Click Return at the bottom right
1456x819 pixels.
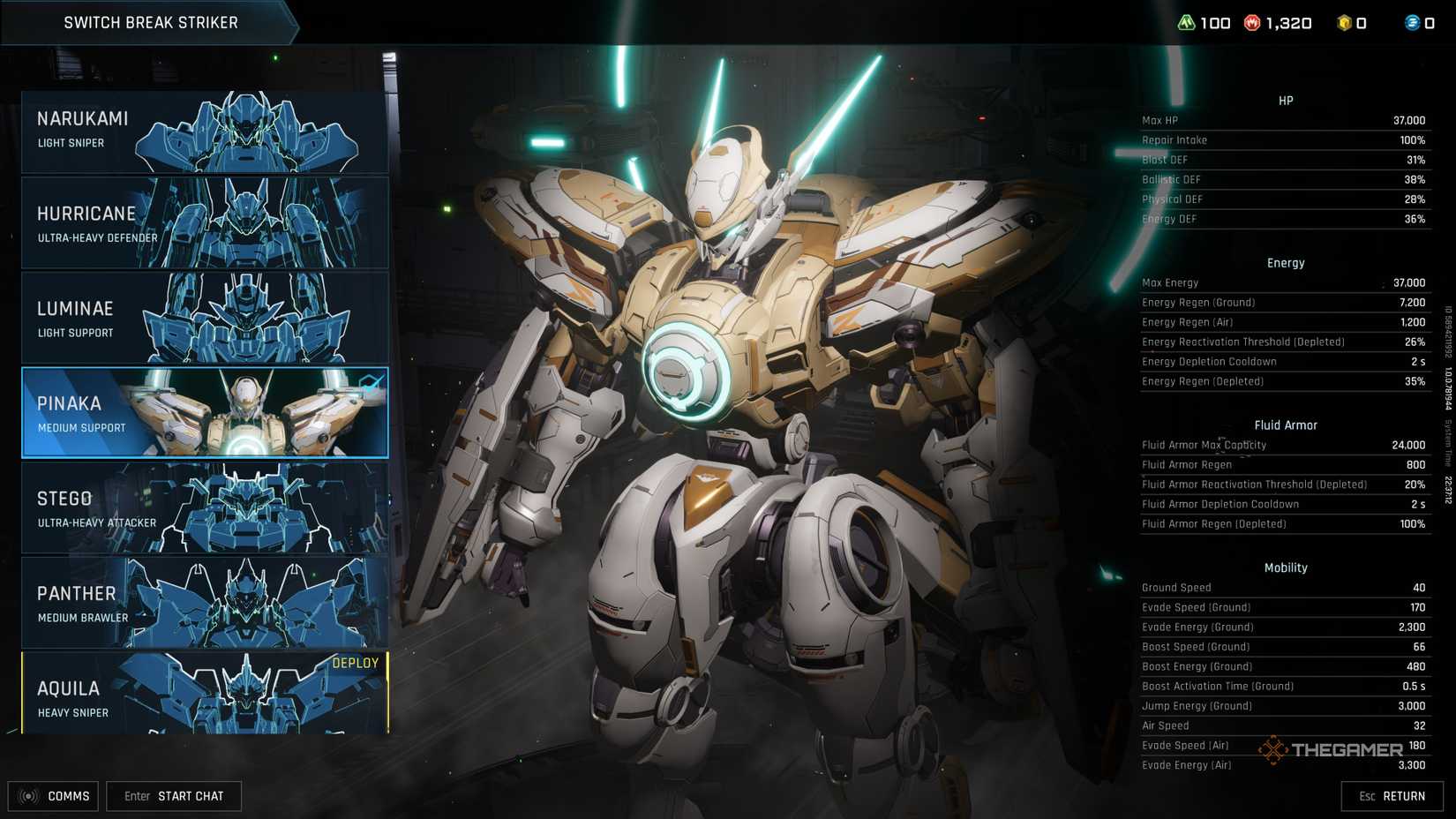(x=1392, y=795)
